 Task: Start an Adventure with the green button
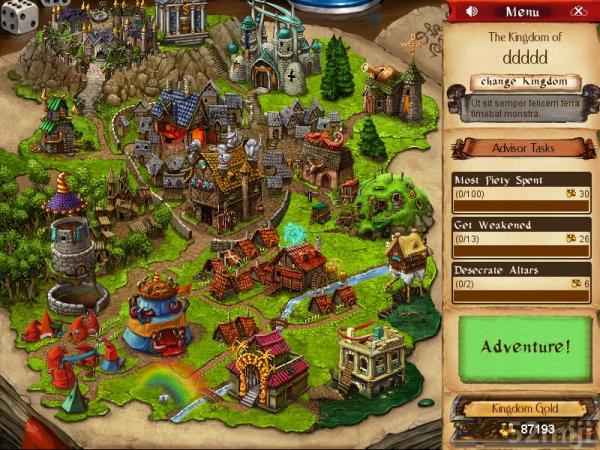coord(525,347)
